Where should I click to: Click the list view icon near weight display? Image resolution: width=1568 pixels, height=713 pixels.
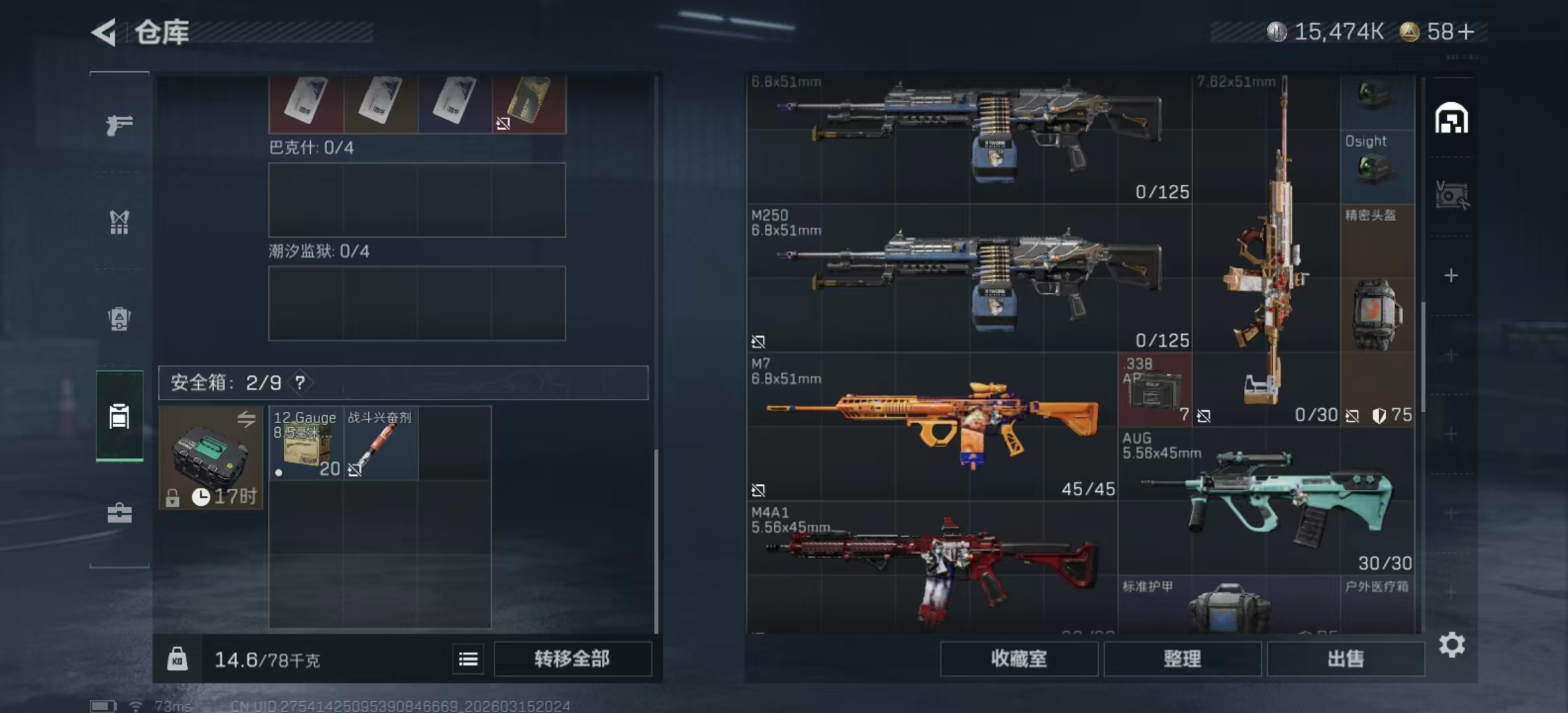pyautogui.click(x=468, y=659)
